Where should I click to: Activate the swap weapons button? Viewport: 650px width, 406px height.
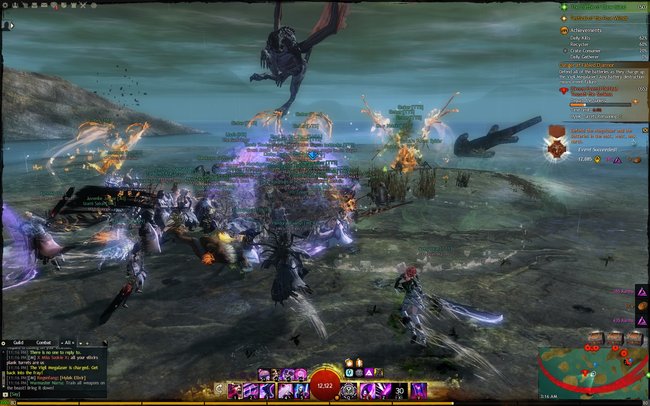tap(219, 389)
